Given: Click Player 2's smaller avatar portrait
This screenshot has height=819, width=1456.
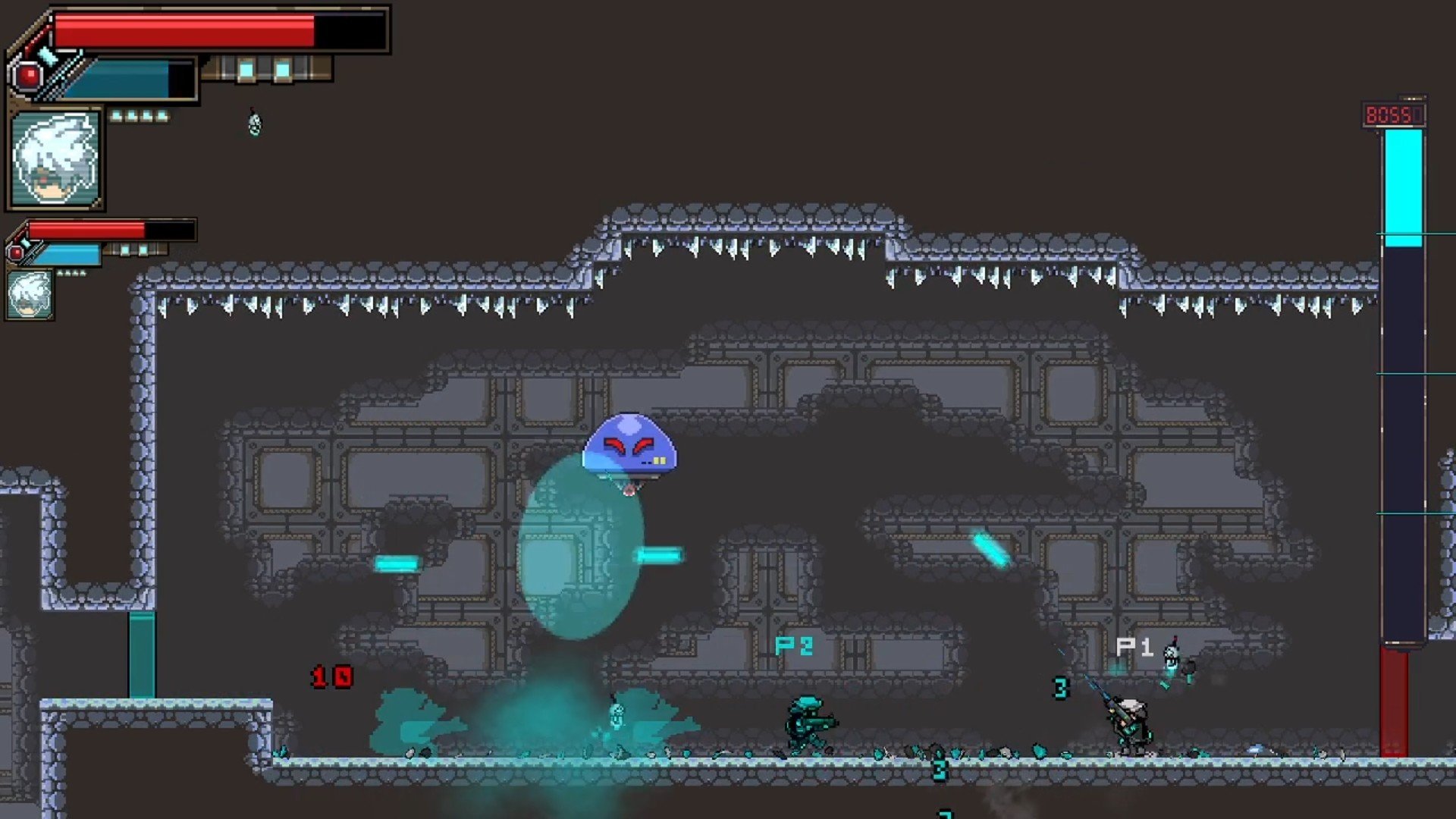Looking at the screenshot, I should [31, 293].
